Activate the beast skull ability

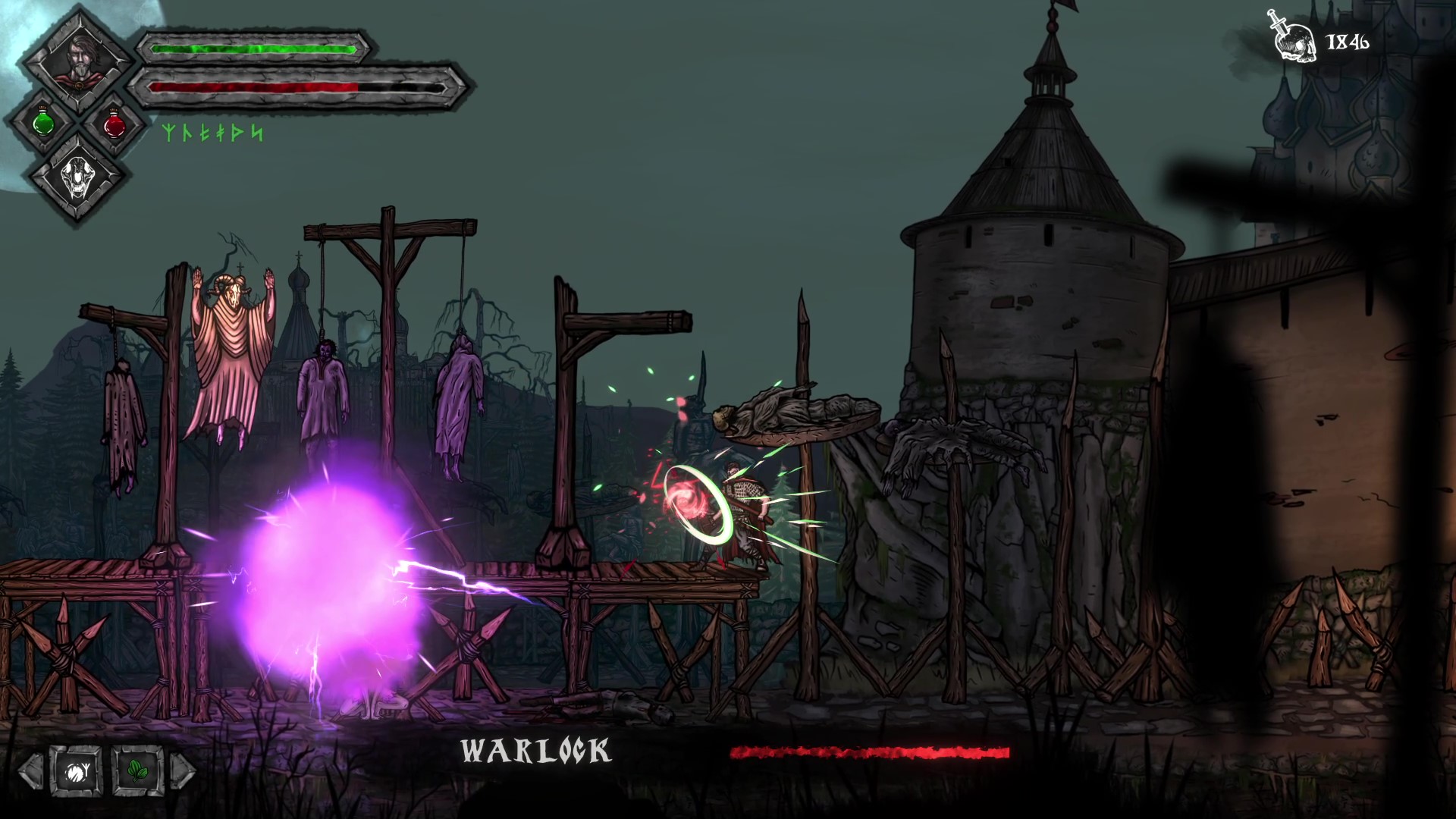(x=78, y=179)
